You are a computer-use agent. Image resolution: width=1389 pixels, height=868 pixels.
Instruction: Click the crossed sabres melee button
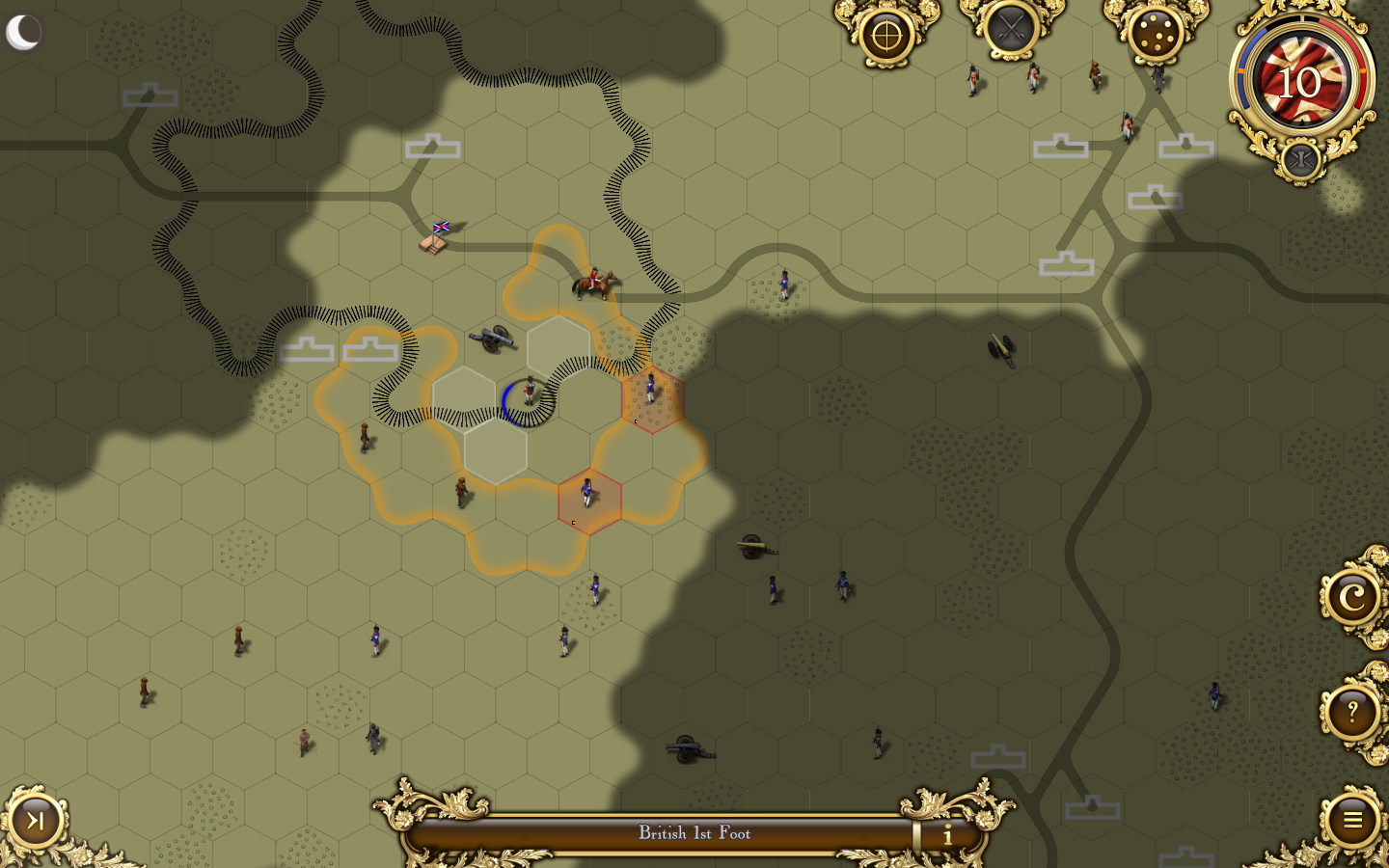click(1011, 29)
